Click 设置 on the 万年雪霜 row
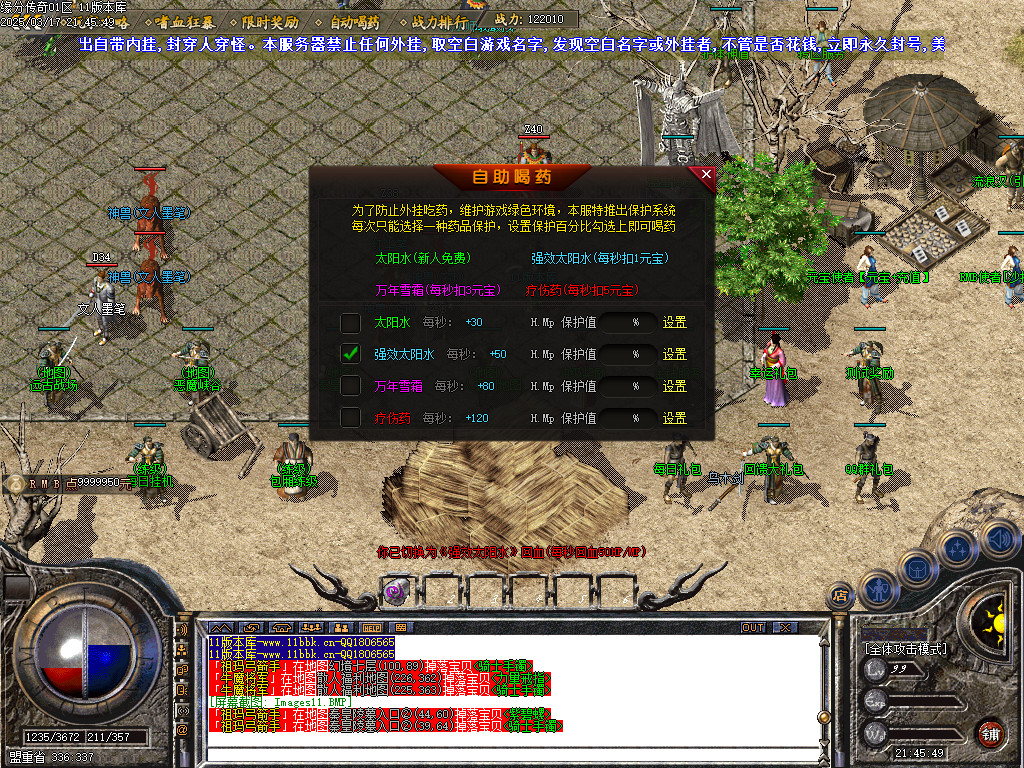Viewport: 1024px width, 768px height. click(x=675, y=386)
